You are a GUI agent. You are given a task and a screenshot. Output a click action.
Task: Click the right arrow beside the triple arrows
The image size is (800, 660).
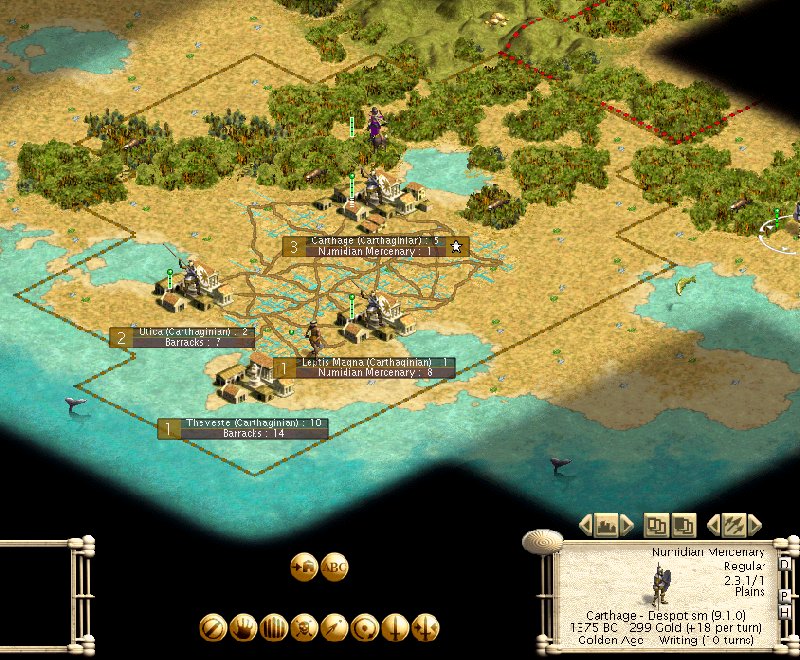pyautogui.click(x=755, y=524)
